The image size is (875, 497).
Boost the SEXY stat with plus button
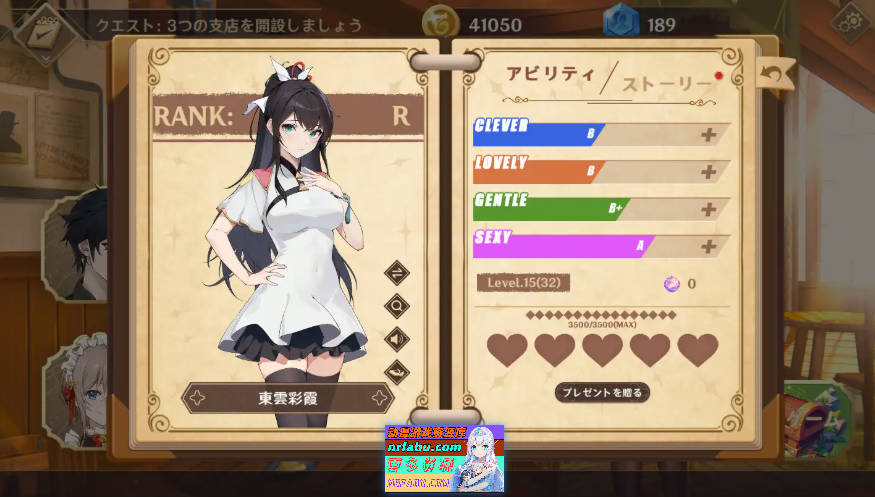point(709,246)
